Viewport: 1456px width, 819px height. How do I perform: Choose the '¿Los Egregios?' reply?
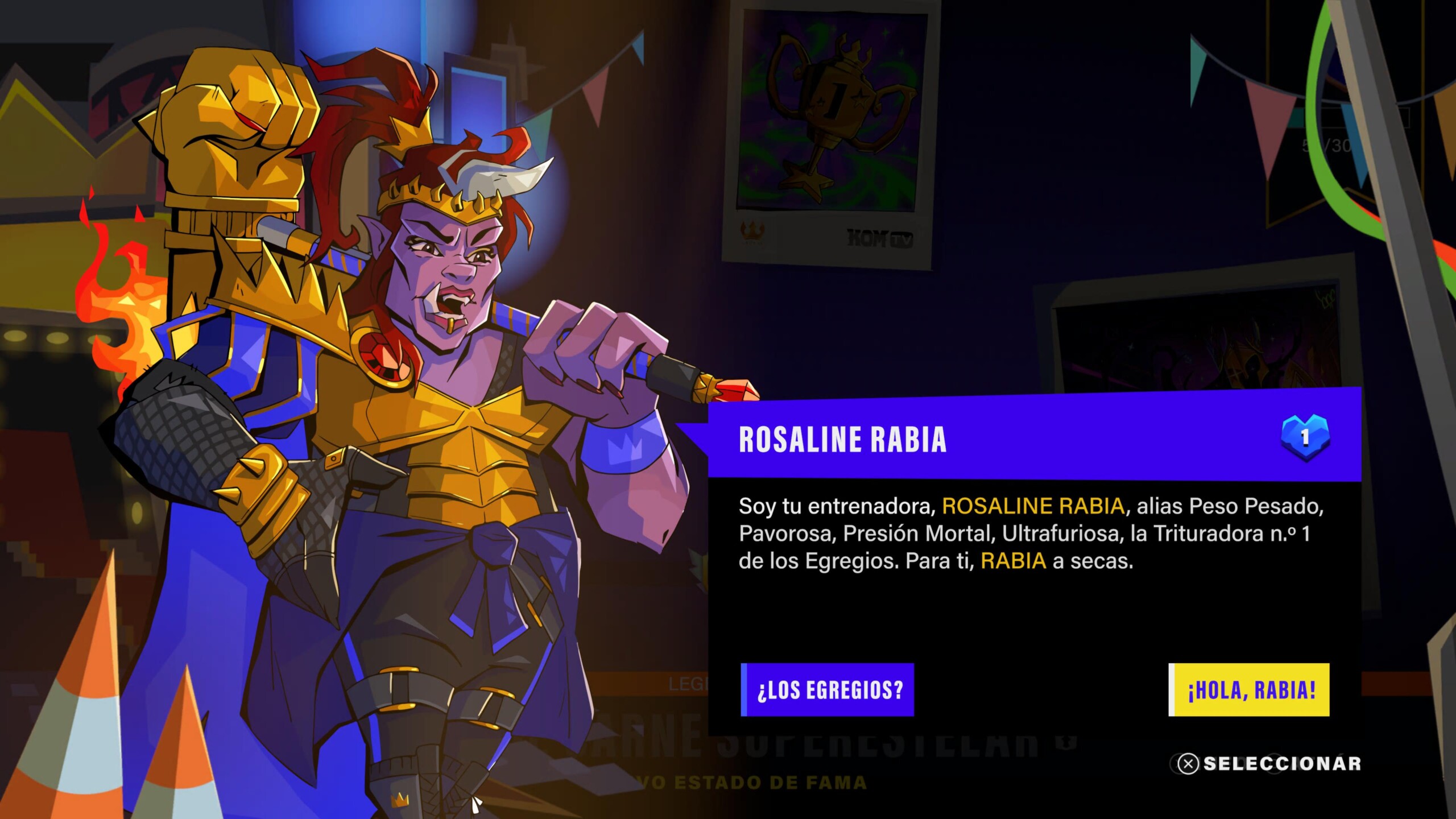tap(828, 689)
